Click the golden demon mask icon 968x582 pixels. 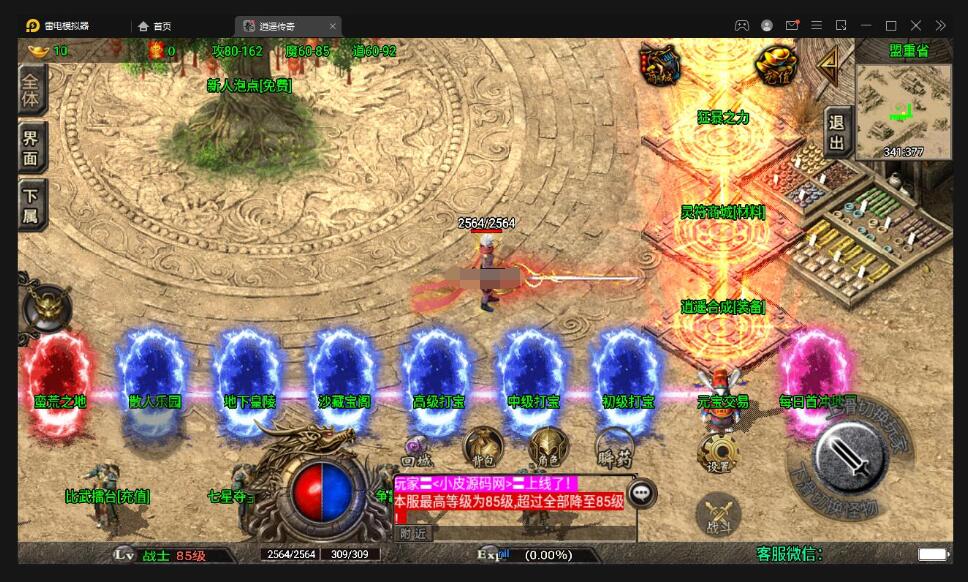(x=47, y=307)
